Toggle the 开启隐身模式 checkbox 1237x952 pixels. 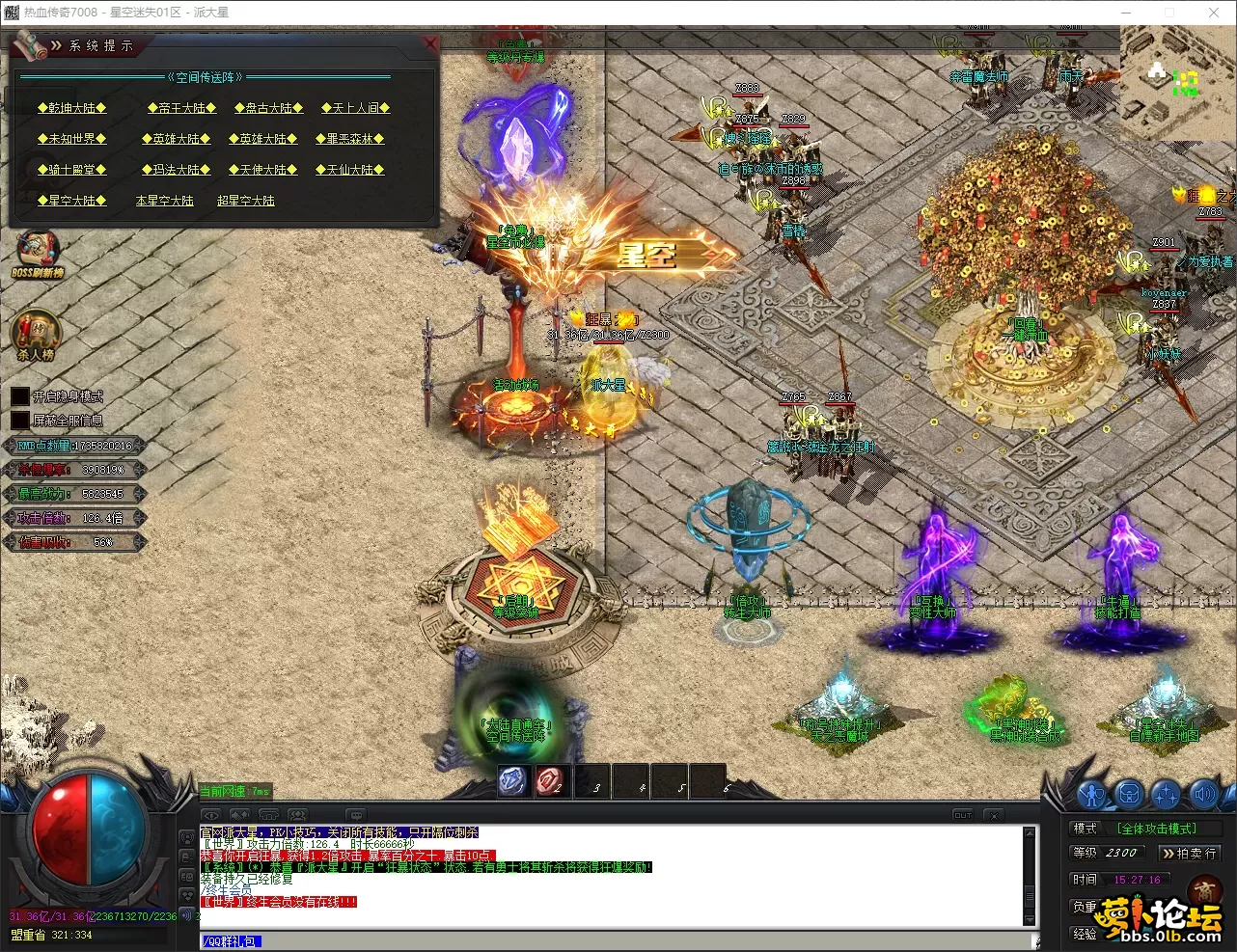click(x=20, y=396)
